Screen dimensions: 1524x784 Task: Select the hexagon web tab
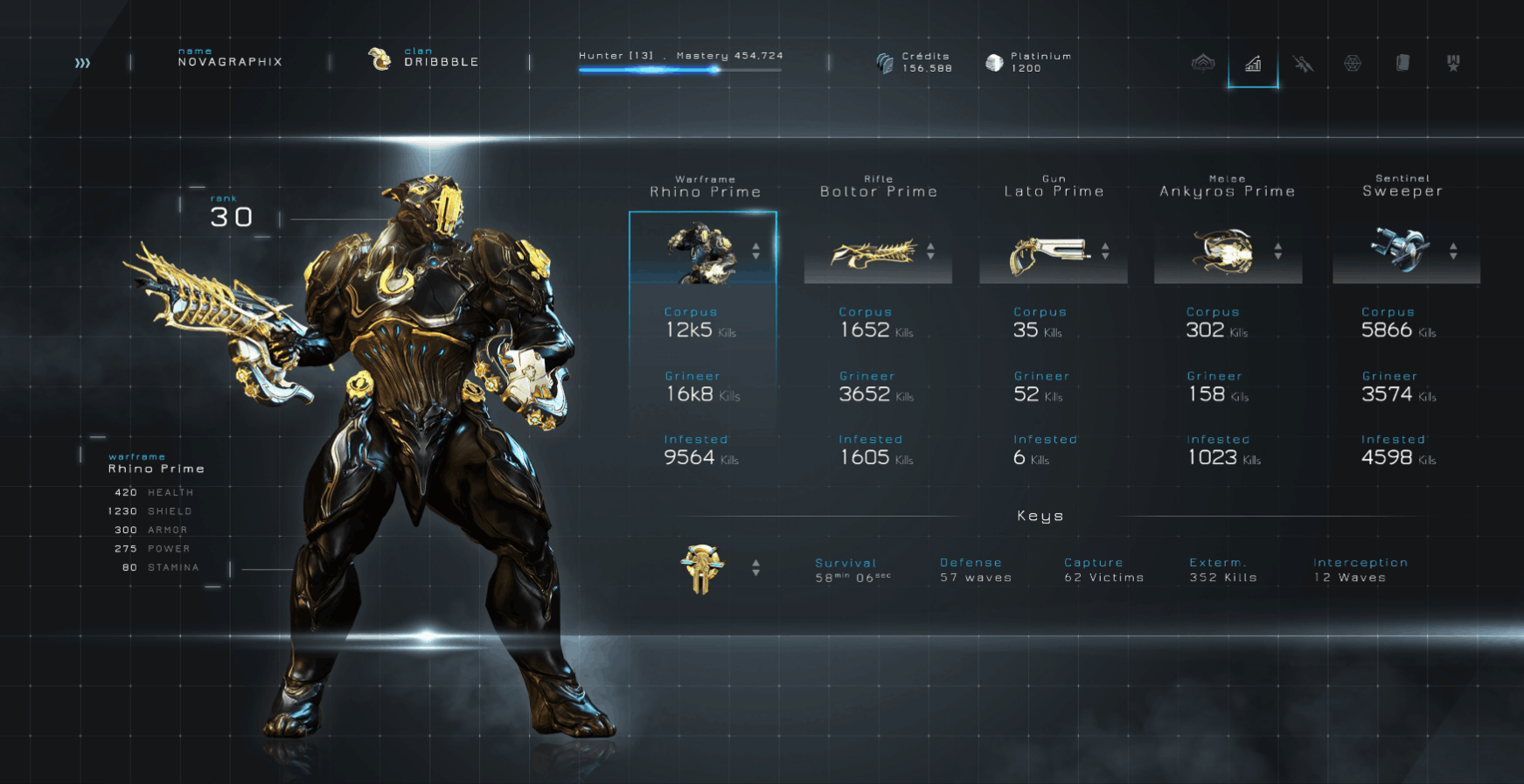pyautogui.click(x=1353, y=63)
